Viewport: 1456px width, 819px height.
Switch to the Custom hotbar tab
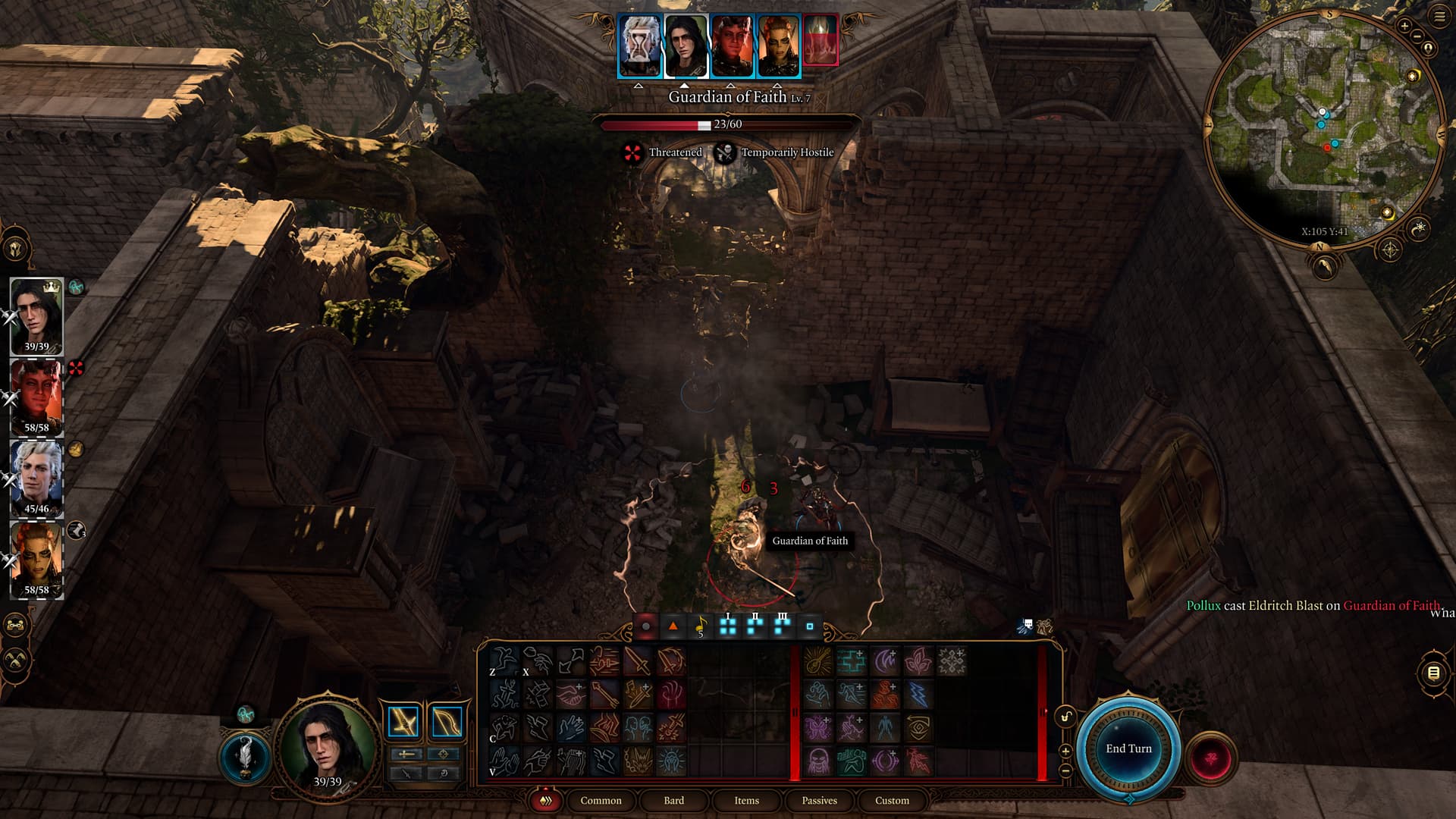click(892, 800)
